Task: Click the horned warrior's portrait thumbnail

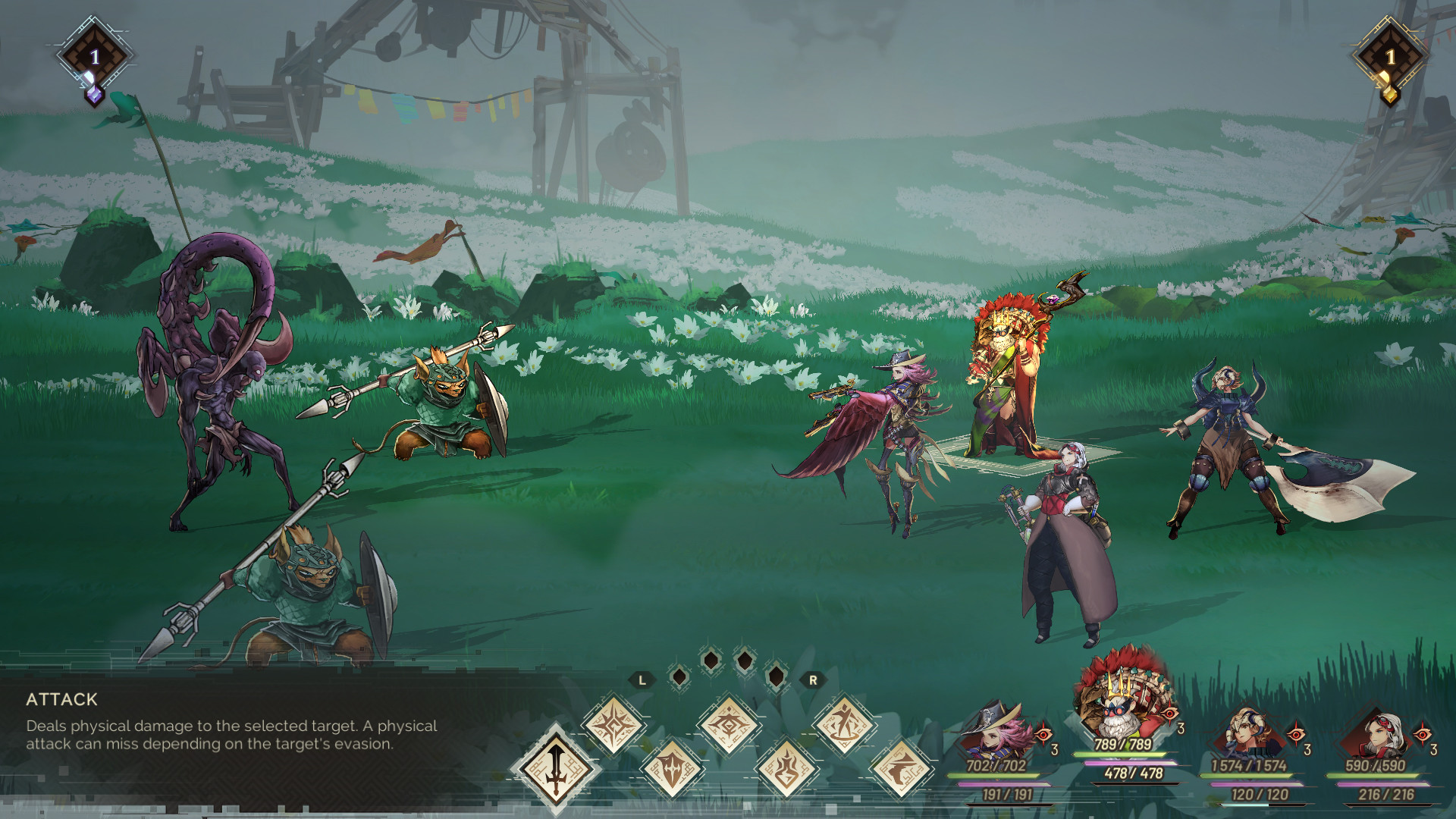Action: (x=1249, y=730)
